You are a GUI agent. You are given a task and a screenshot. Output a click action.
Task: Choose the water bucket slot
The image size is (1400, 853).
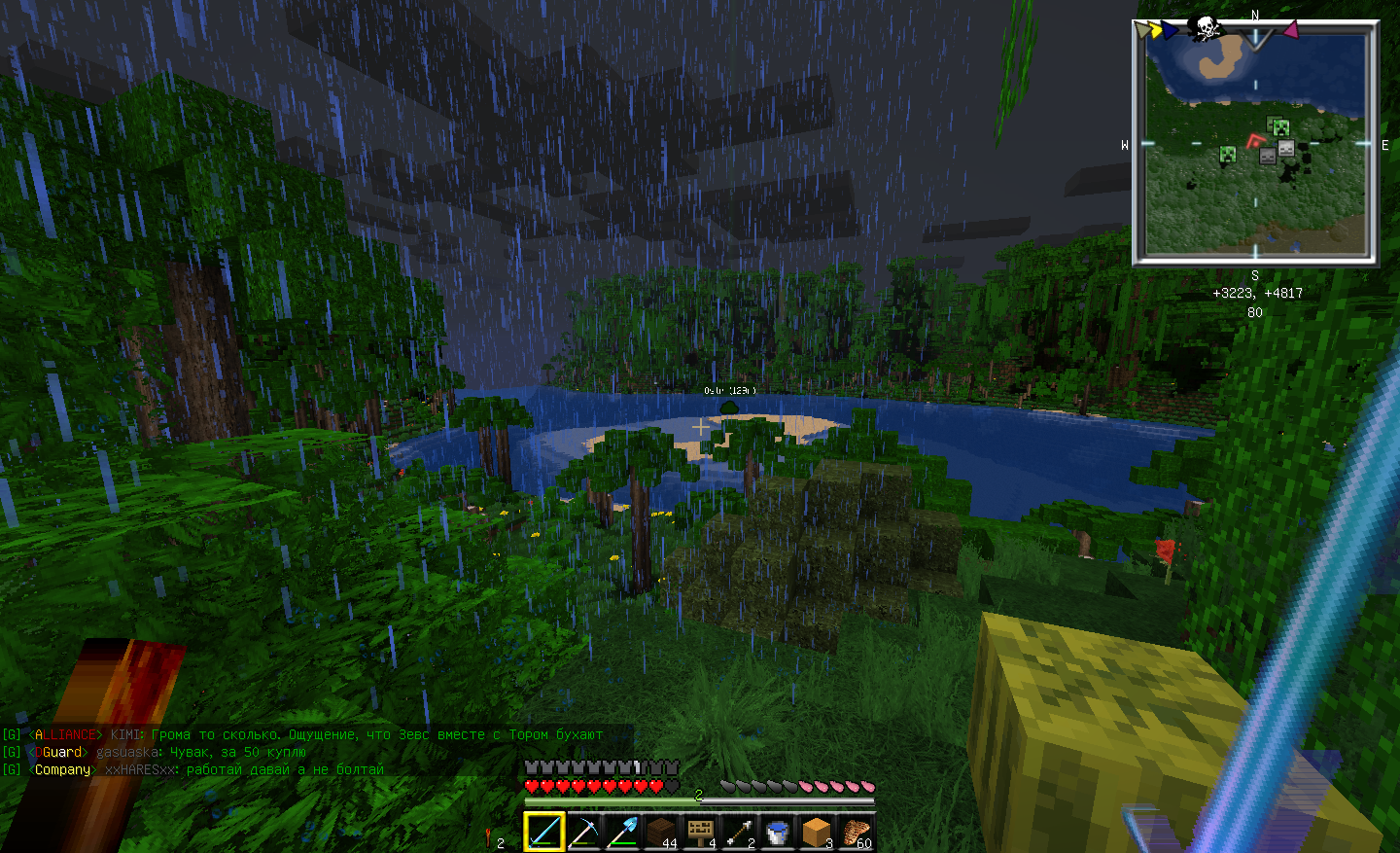point(778,832)
